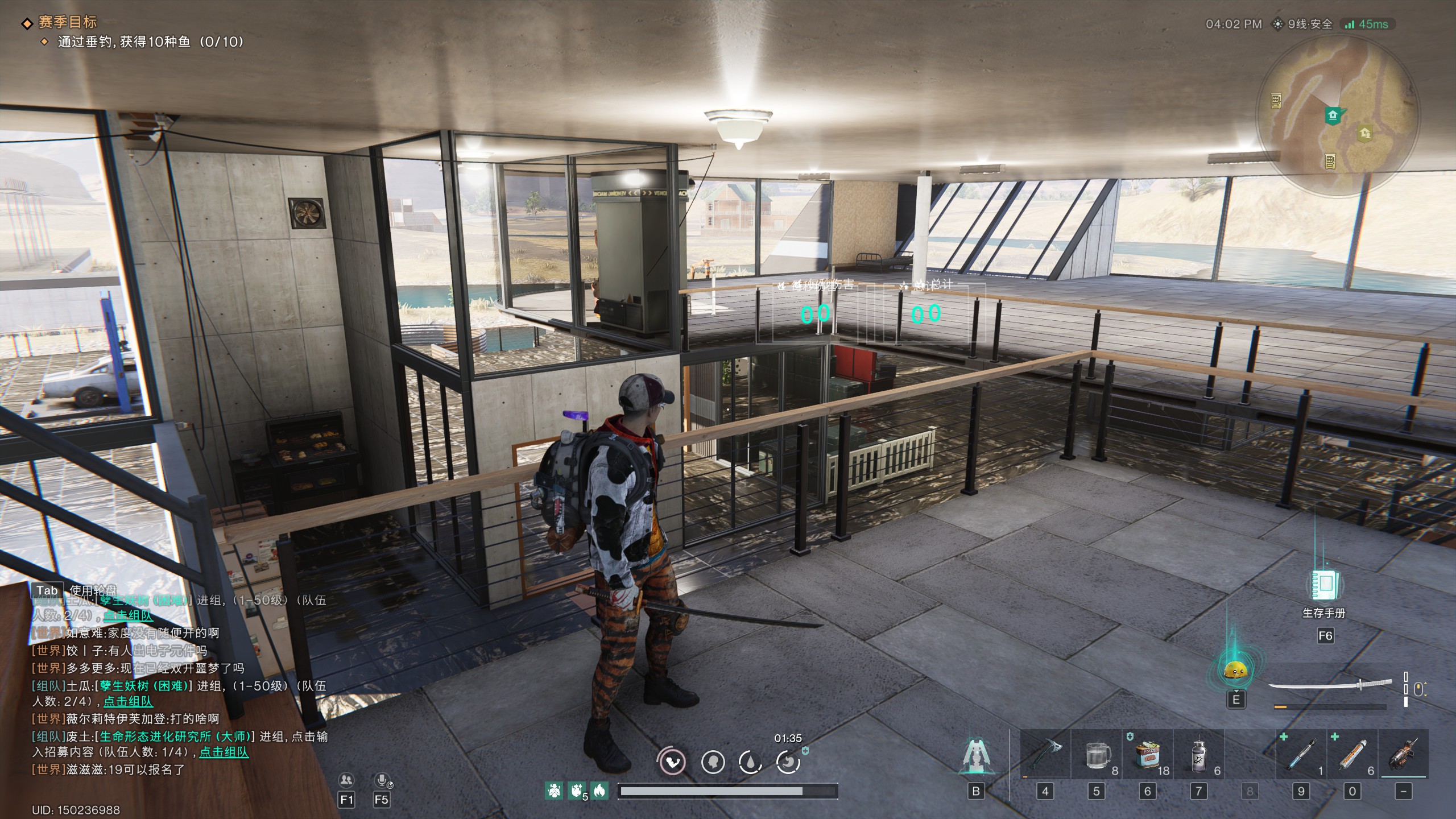Select the power tool slot

[x=1404, y=755]
